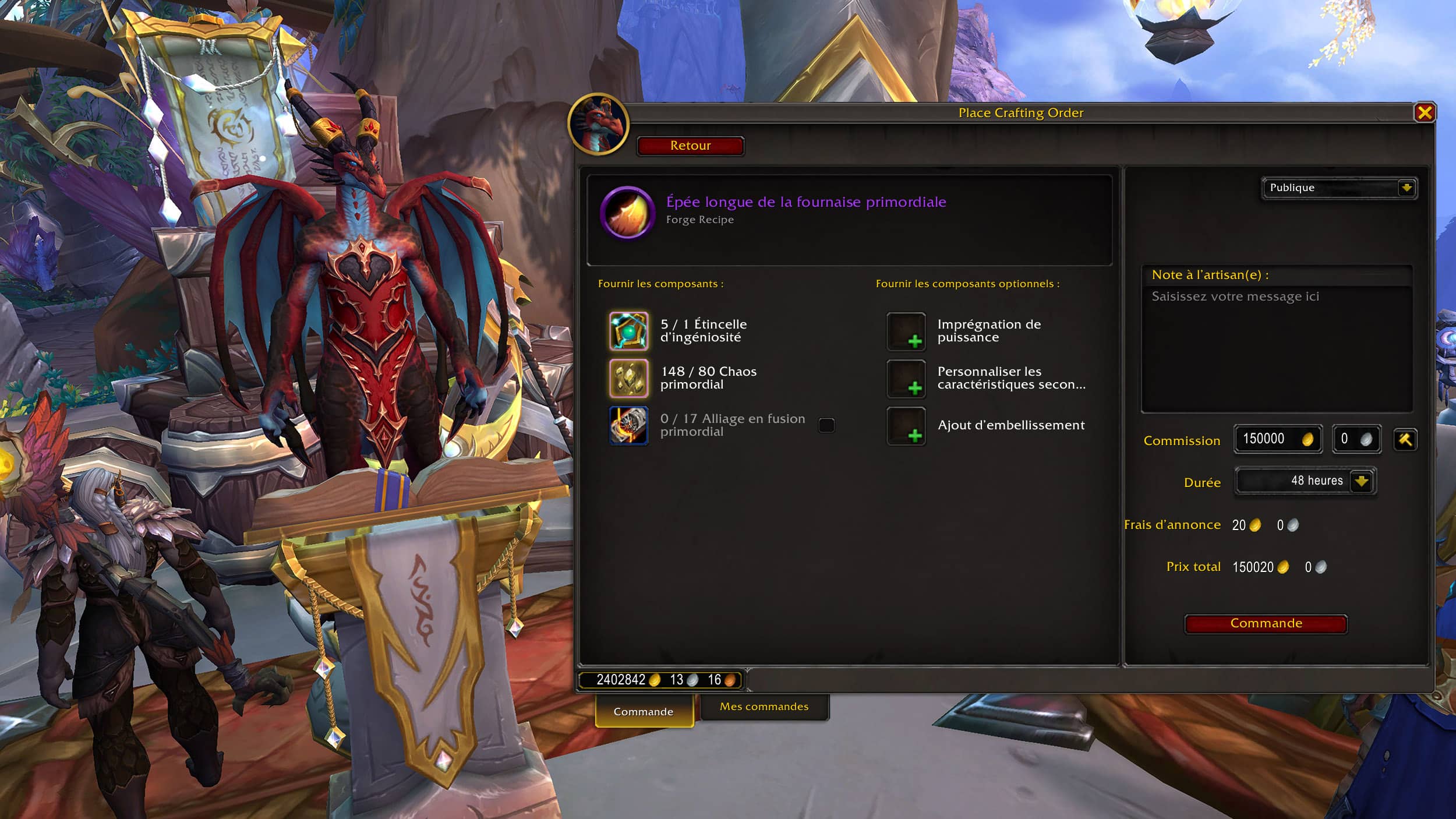Open the Publique order type dropdown
Image resolution: width=1456 pixels, height=819 pixels.
[x=1339, y=188]
